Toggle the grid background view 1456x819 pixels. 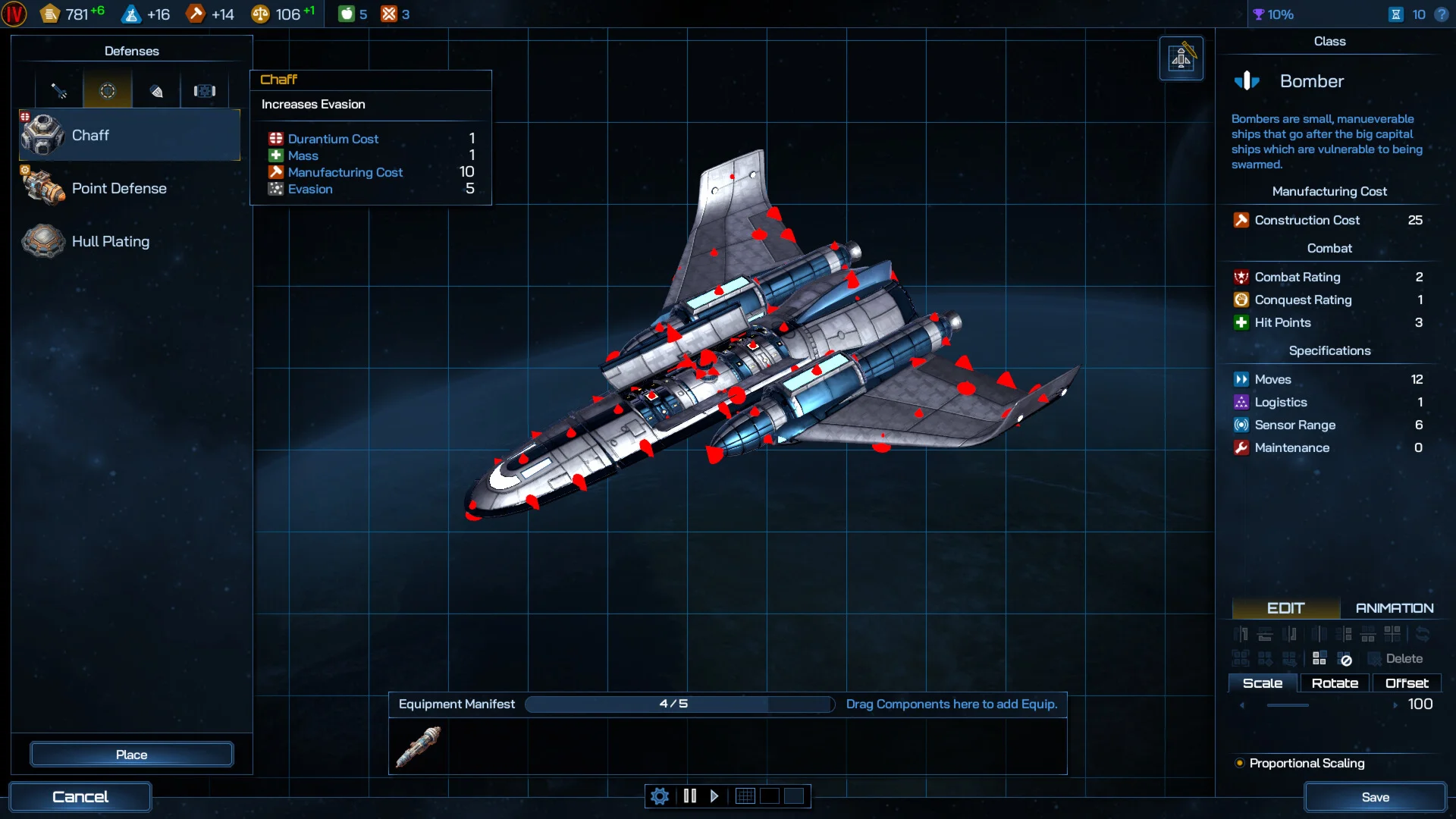(x=745, y=796)
